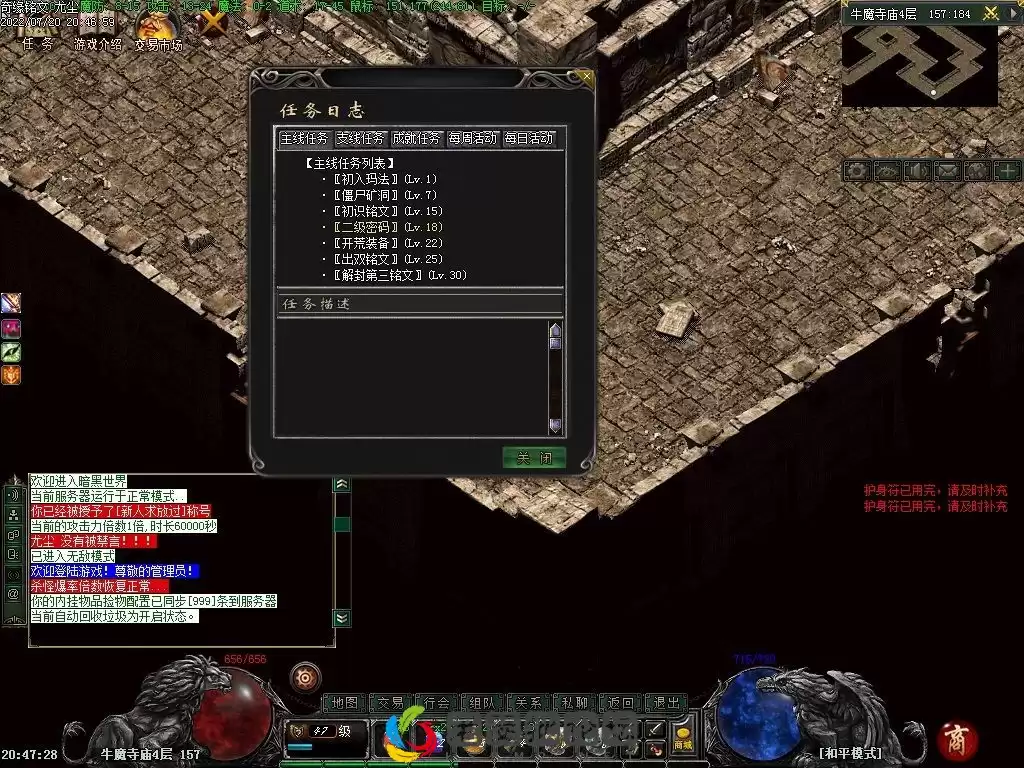Image resolution: width=1024 pixels, height=768 pixels.
Task: Open the 成就任务 tab
Action: pyautogui.click(x=416, y=138)
